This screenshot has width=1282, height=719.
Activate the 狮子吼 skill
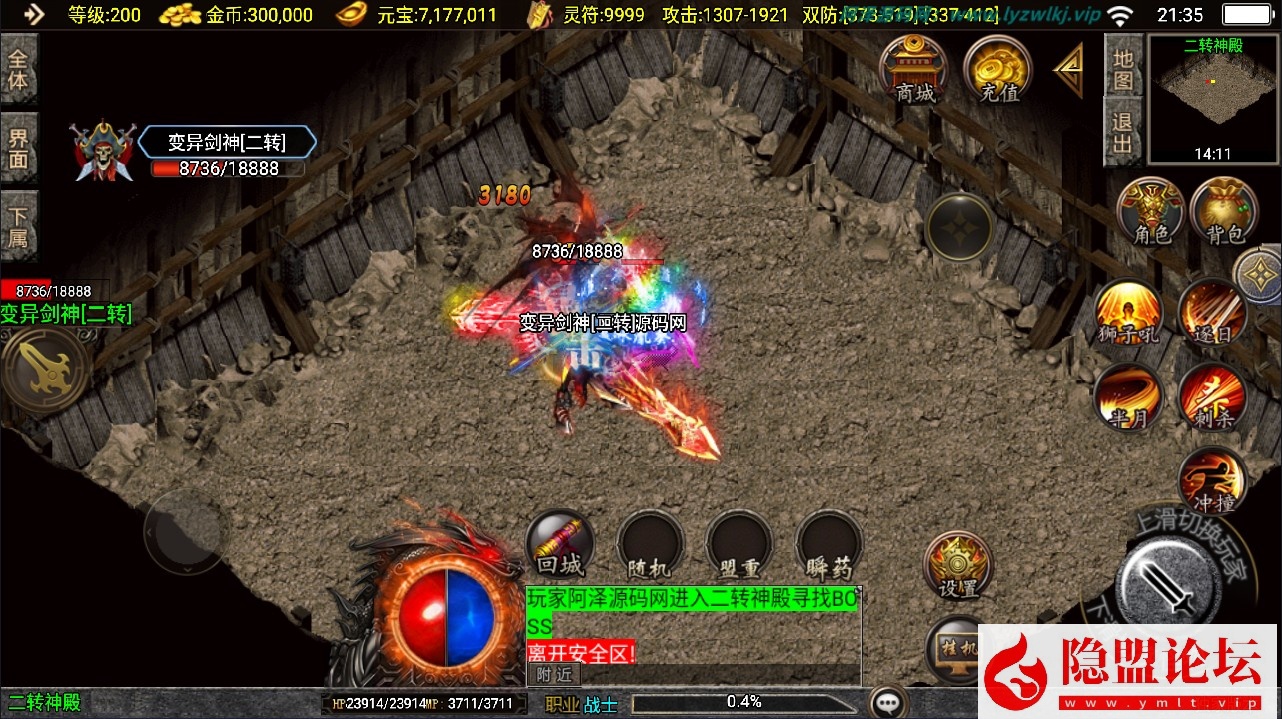1128,313
